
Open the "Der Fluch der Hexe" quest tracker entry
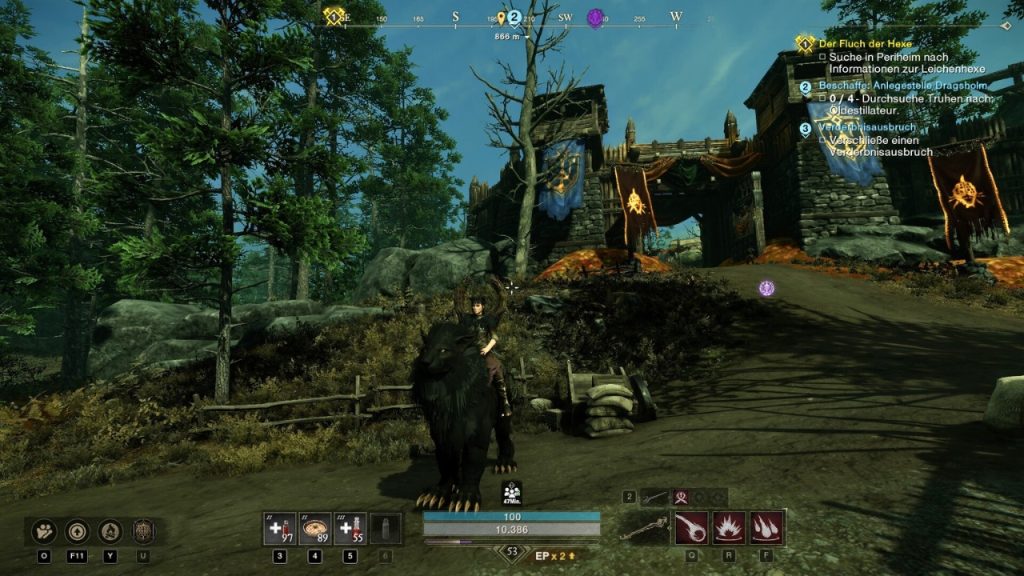tap(852, 44)
